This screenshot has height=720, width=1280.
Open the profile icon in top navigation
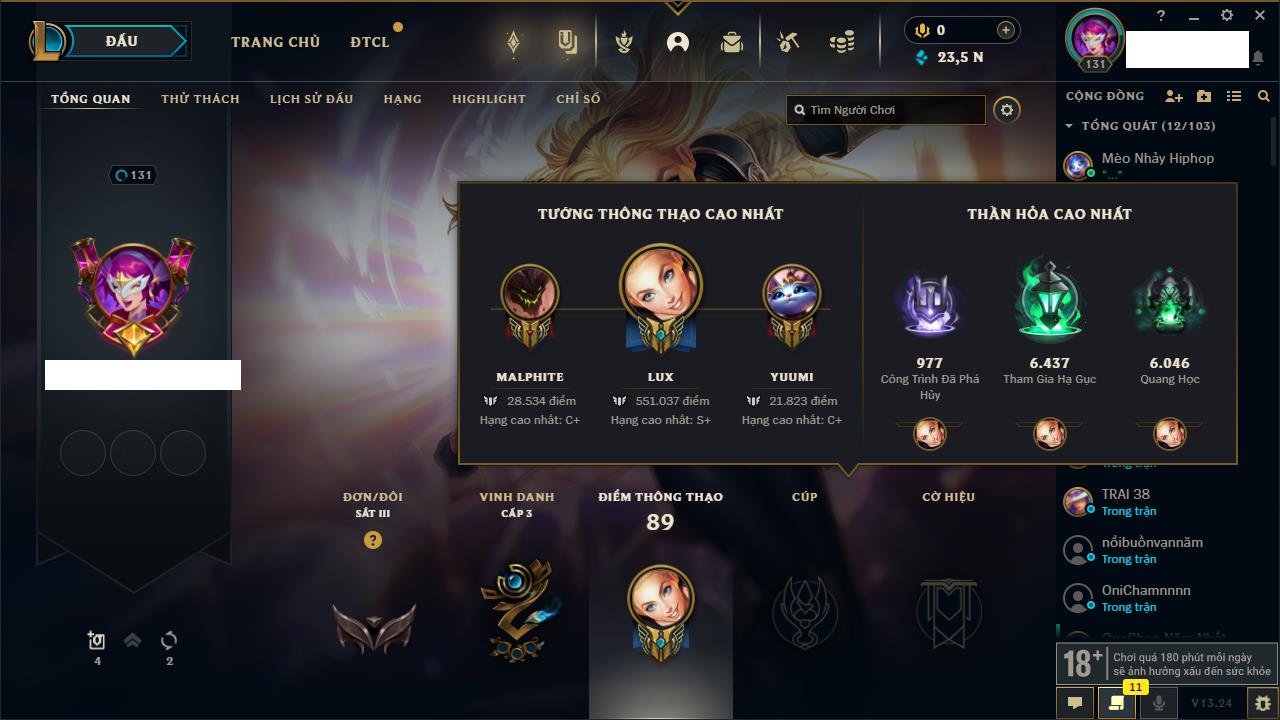pyautogui.click(x=678, y=42)
